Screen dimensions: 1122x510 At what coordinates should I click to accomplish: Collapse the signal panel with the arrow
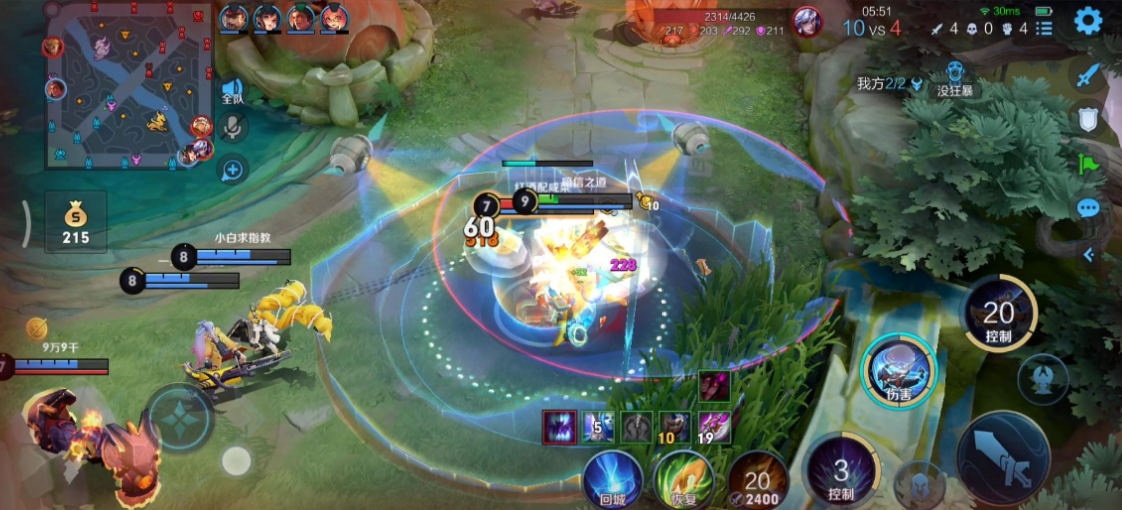pos(1088,254)
